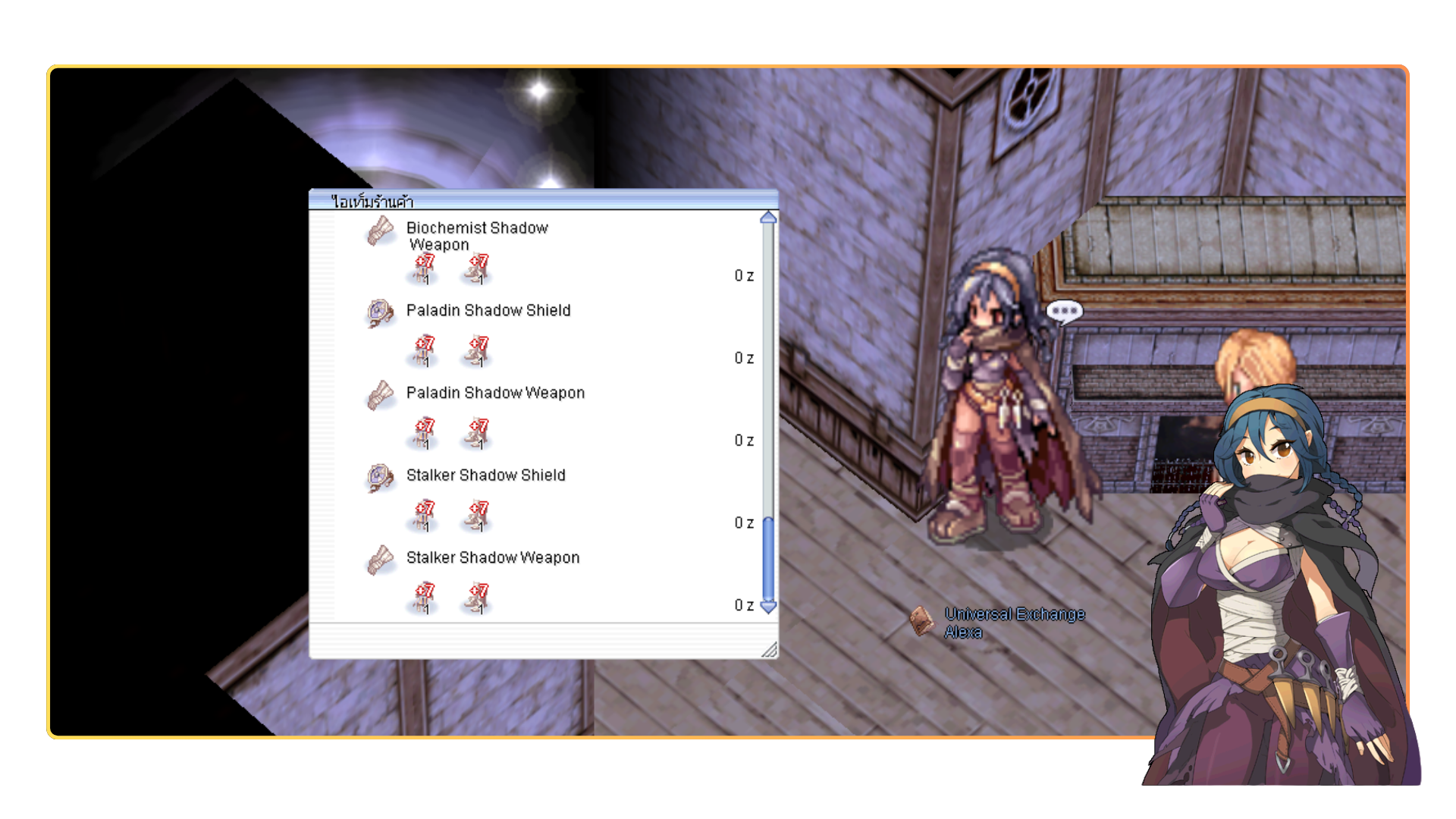Click the shop list's scroll-up arrow
1456x819 pixels.
pos(768,218)
